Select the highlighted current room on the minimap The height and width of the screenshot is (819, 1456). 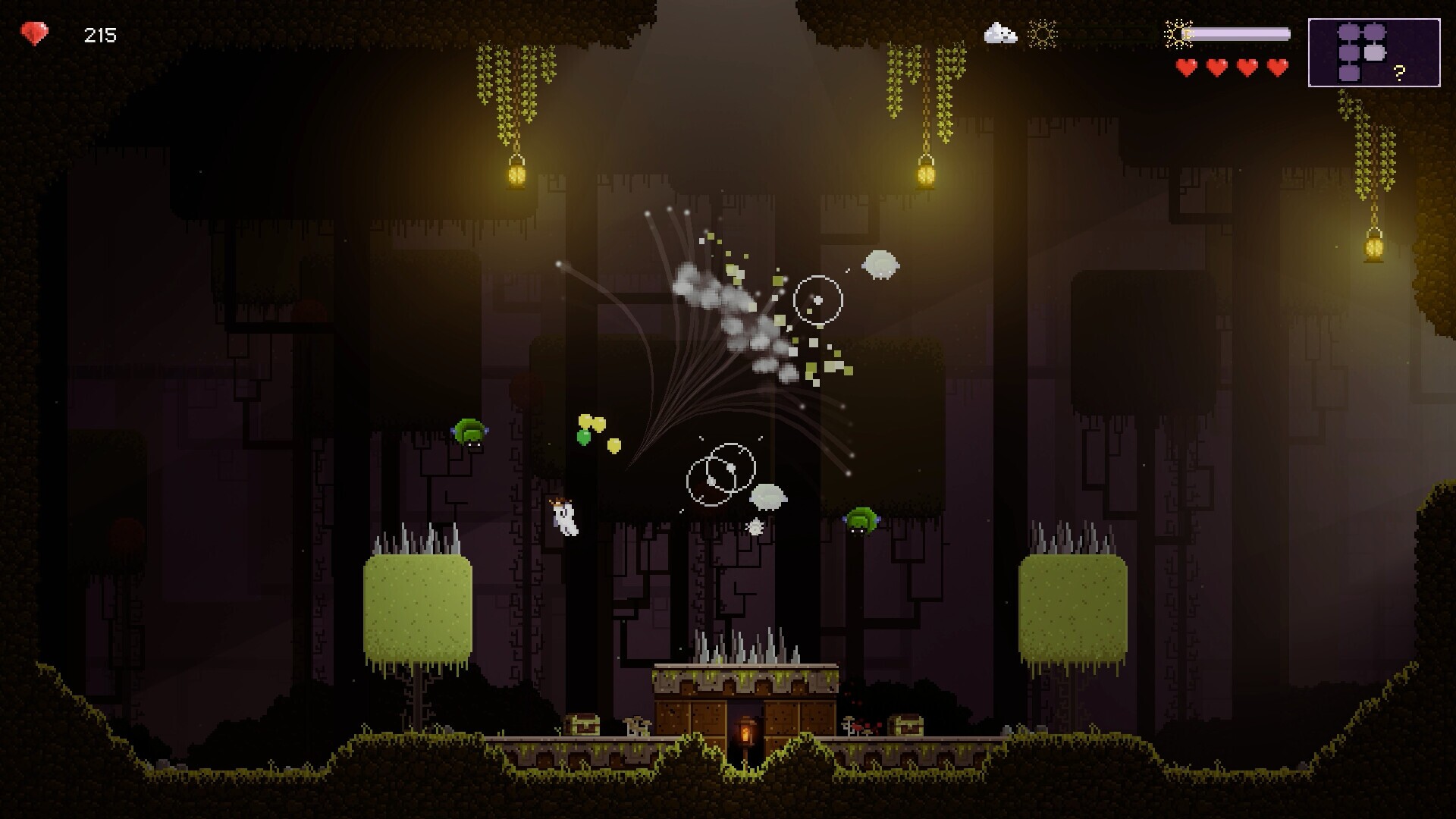pos(1374,53)
